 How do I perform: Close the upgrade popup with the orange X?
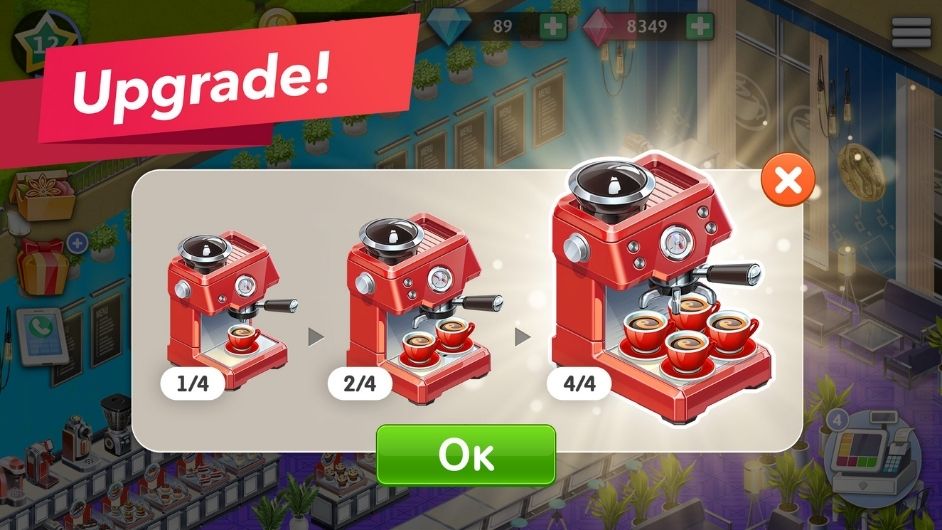point(788,181)
